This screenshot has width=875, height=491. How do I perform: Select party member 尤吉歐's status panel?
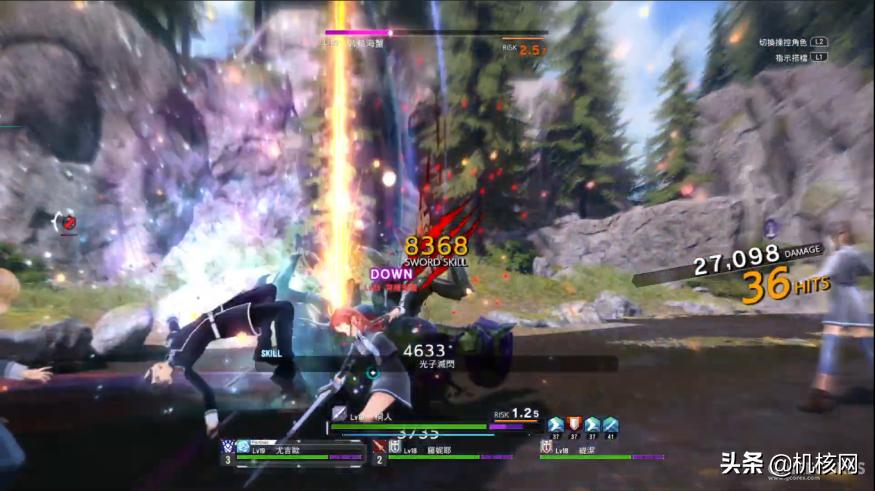pos(292,451)
